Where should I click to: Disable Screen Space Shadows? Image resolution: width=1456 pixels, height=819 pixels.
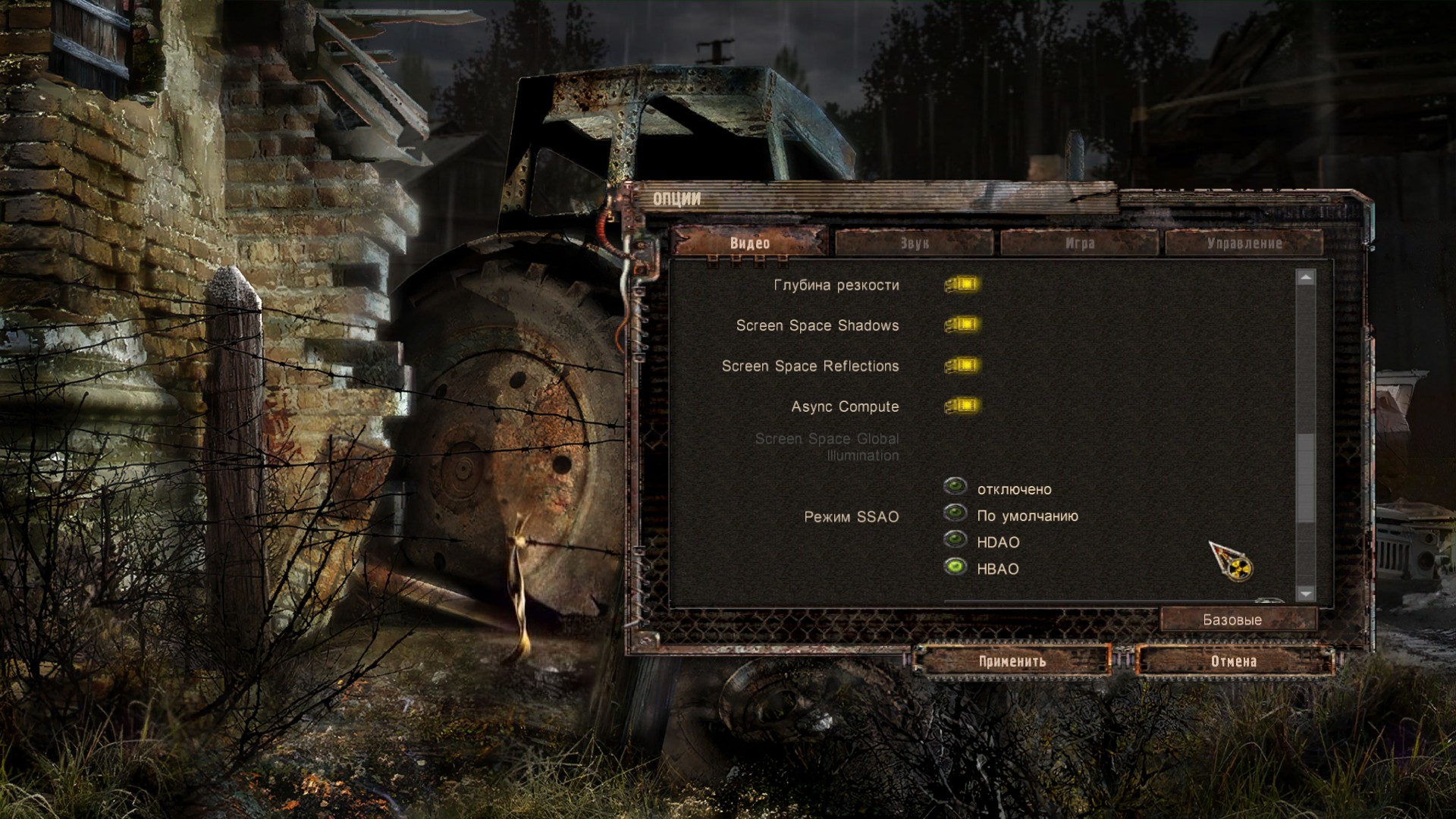click(x=962, y=325)
